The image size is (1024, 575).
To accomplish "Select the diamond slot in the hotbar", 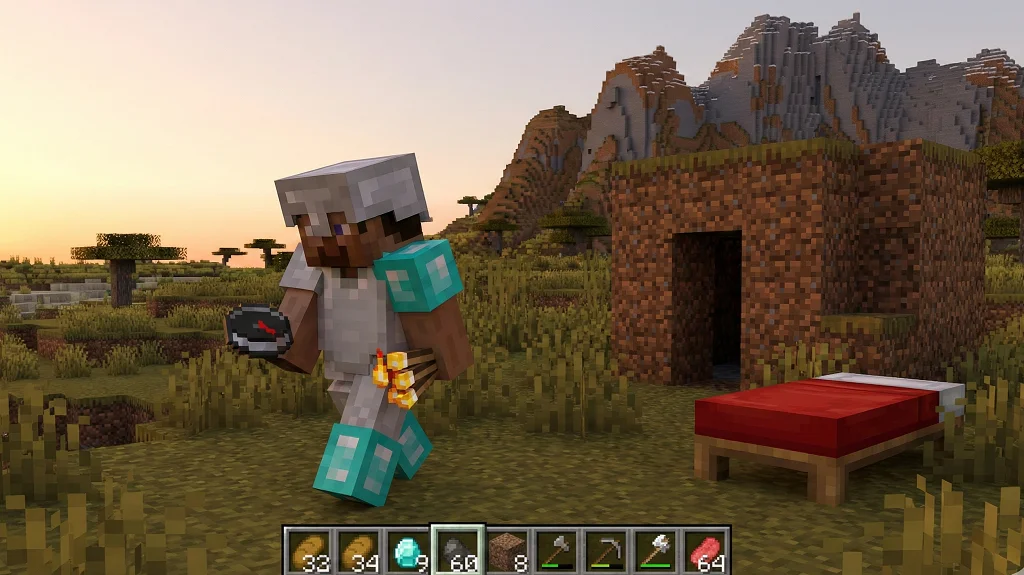I will pos(407,550).
